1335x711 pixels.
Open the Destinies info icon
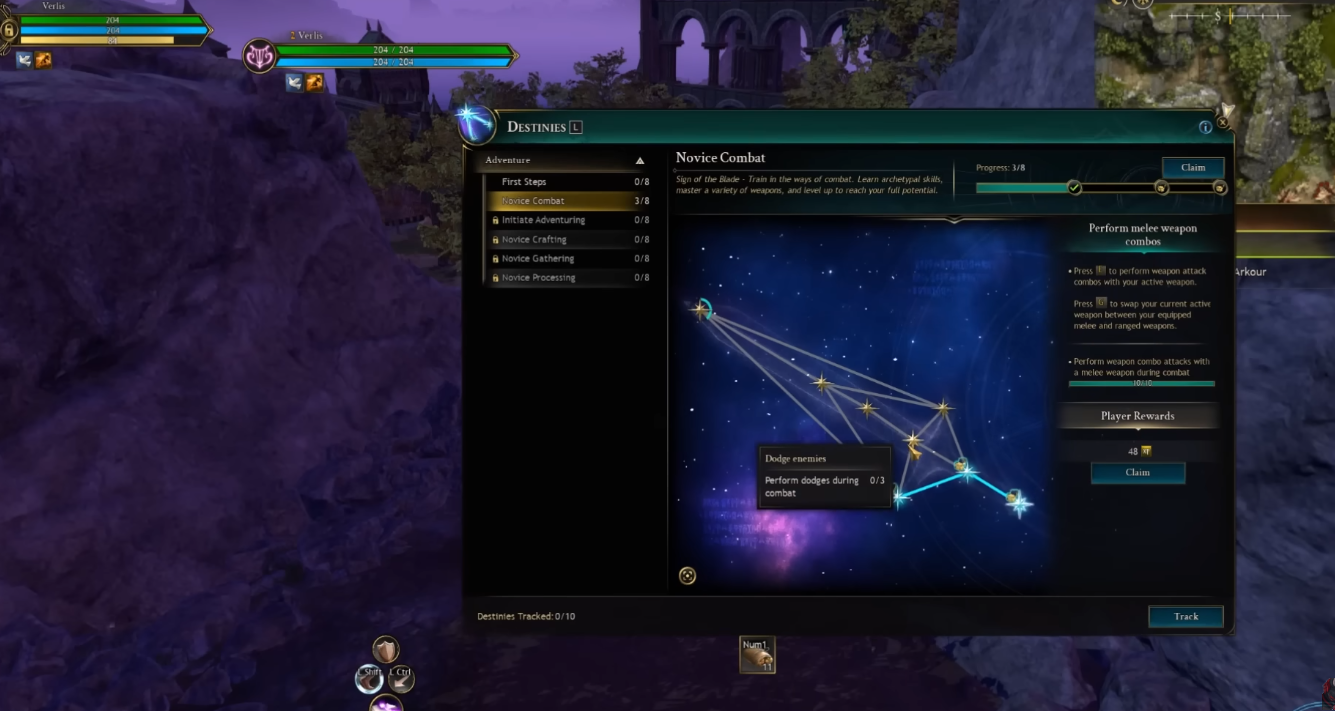pos(1205,127)
